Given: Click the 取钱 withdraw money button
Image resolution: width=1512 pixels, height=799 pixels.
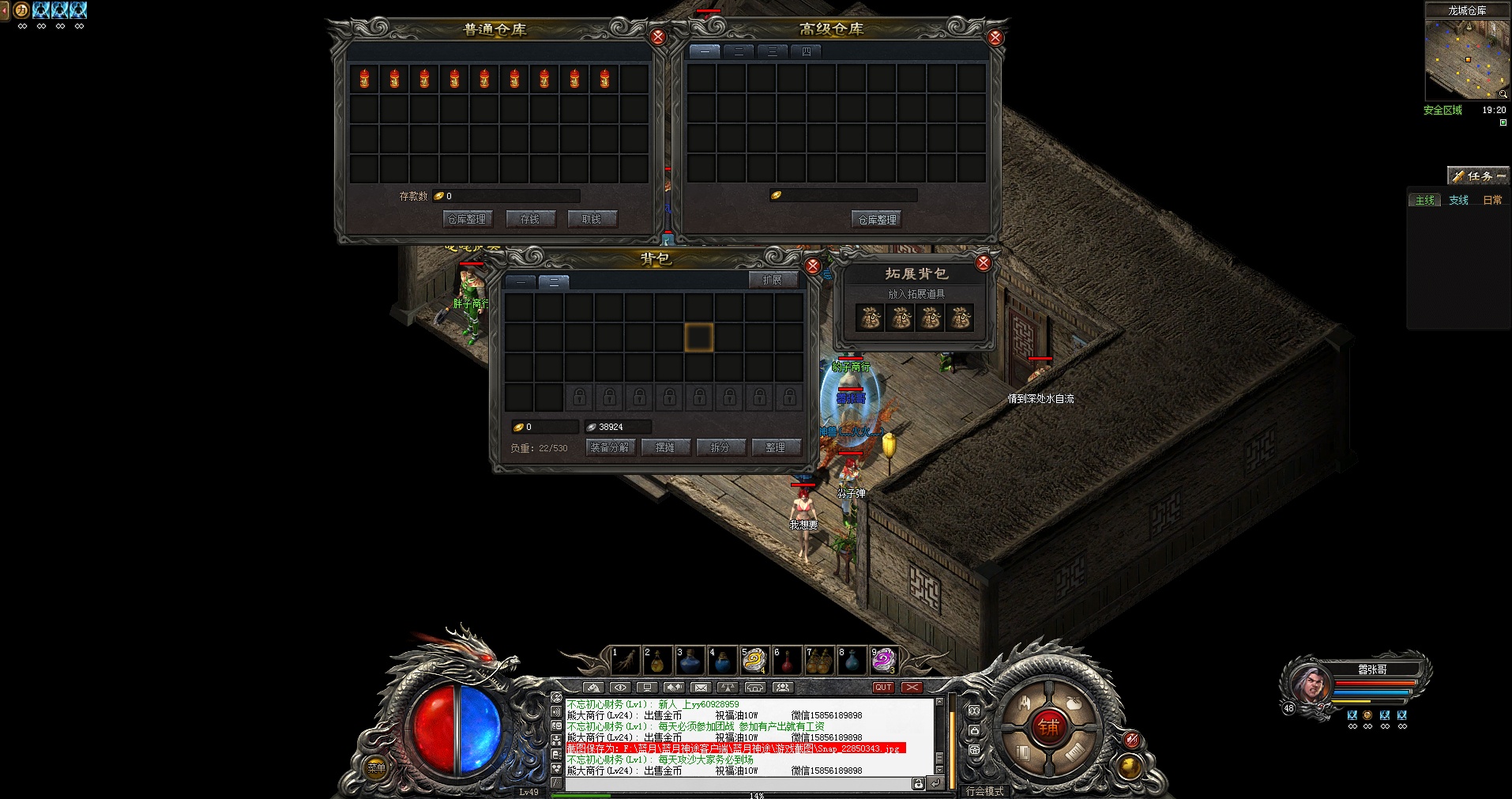Looking at the screenshot, I should point(592,219).
